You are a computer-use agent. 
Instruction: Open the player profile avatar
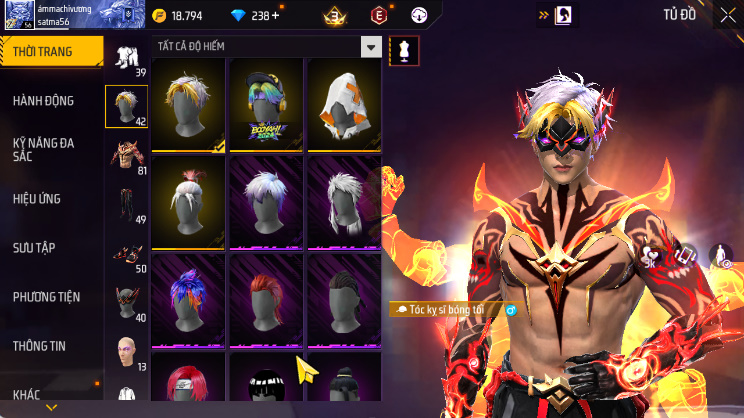coord(18,13)
